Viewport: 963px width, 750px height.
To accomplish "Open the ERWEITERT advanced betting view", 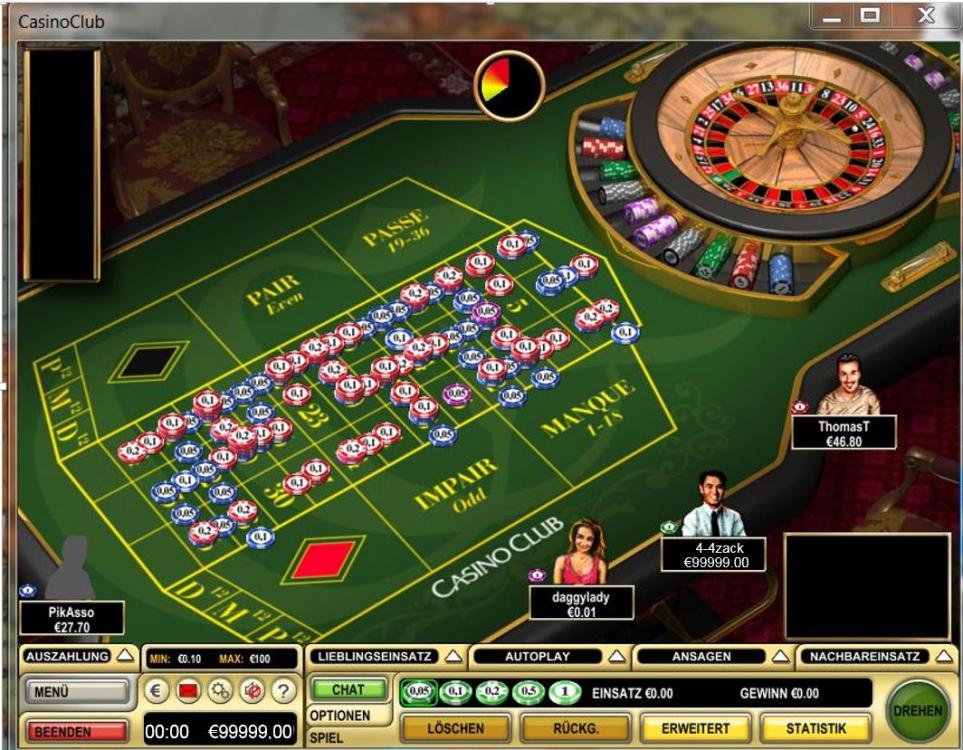I will (695, 729).
